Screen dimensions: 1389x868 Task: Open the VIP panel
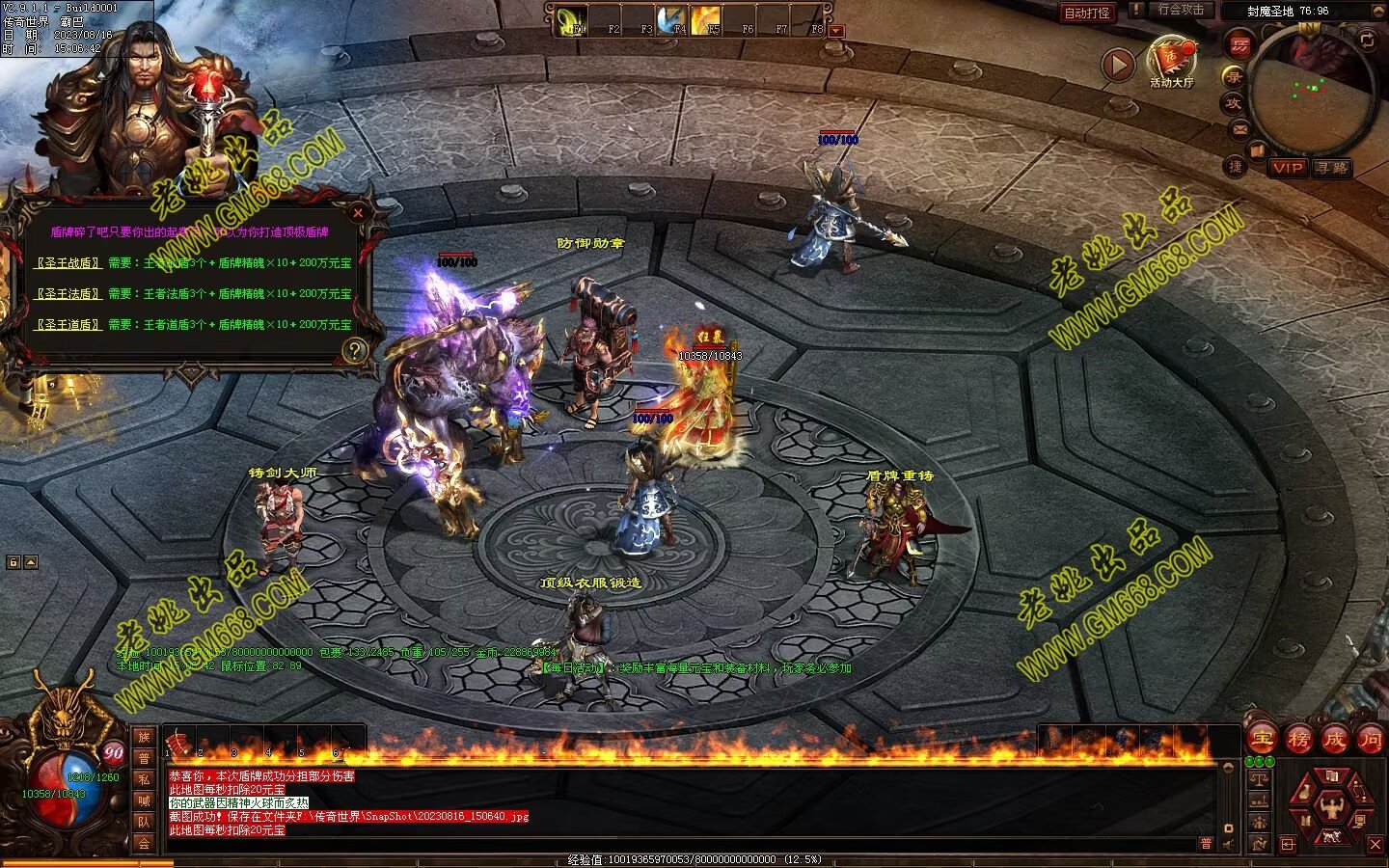pos(1288,168)
